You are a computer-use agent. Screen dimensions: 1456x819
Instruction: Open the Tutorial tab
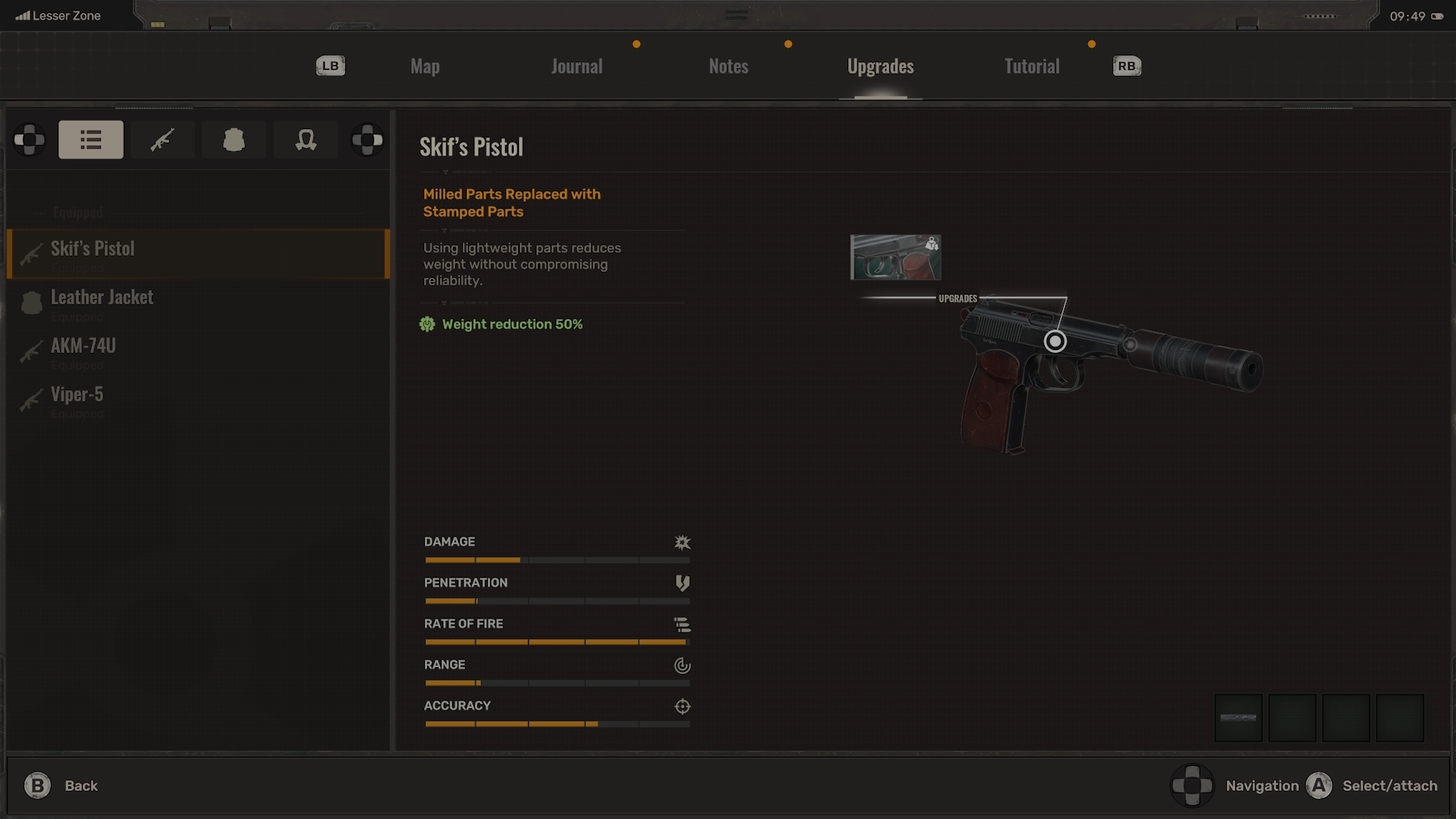(x=1032, y=67)
